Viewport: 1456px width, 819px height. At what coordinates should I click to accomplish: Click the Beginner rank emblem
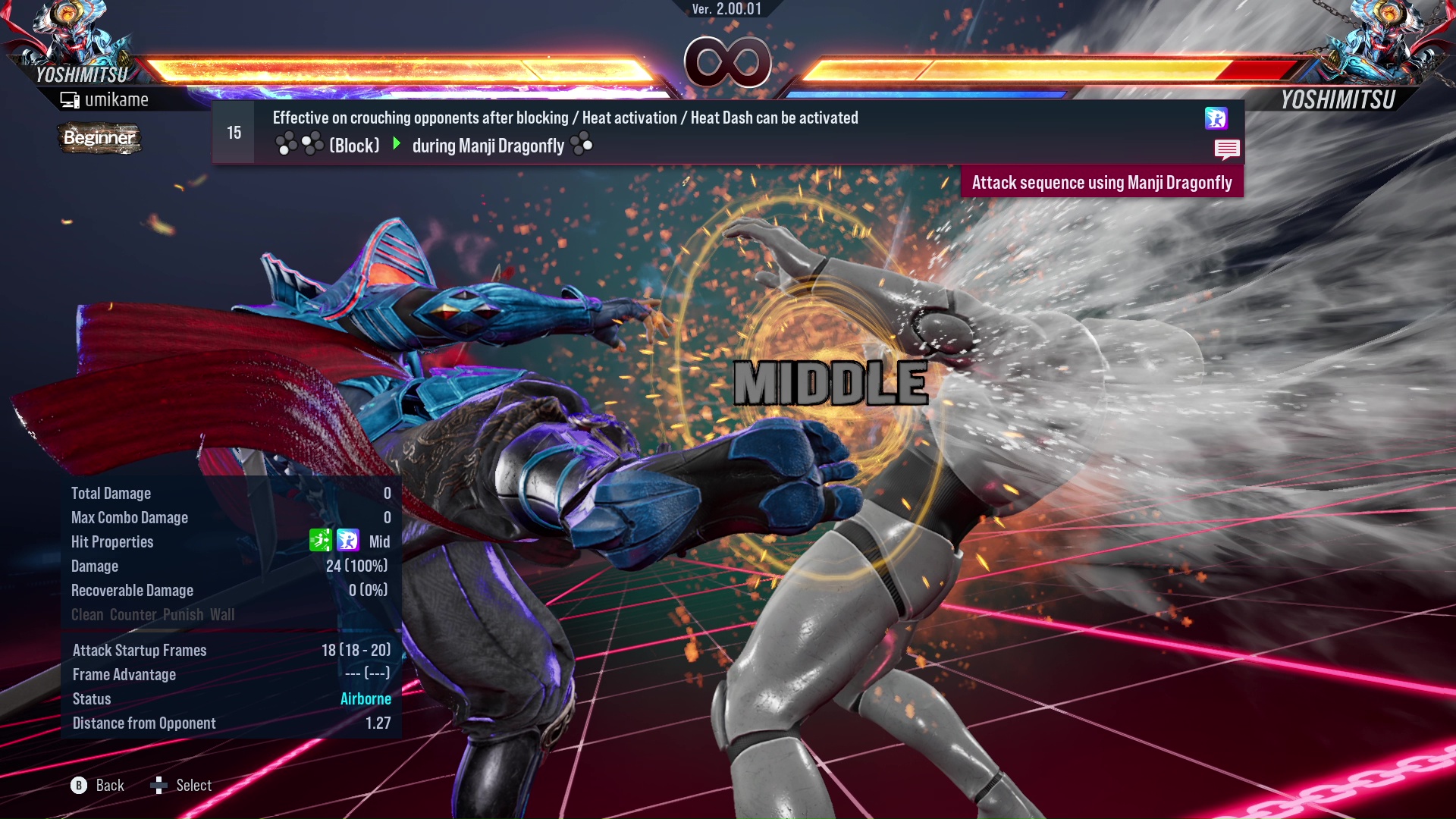99,139
